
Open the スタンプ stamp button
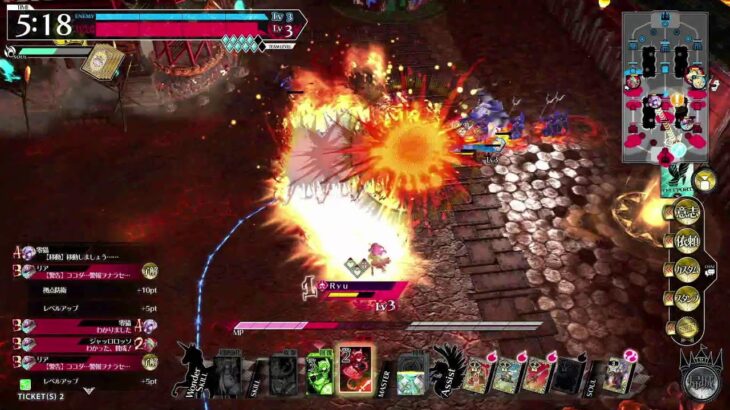pos(686,297)
